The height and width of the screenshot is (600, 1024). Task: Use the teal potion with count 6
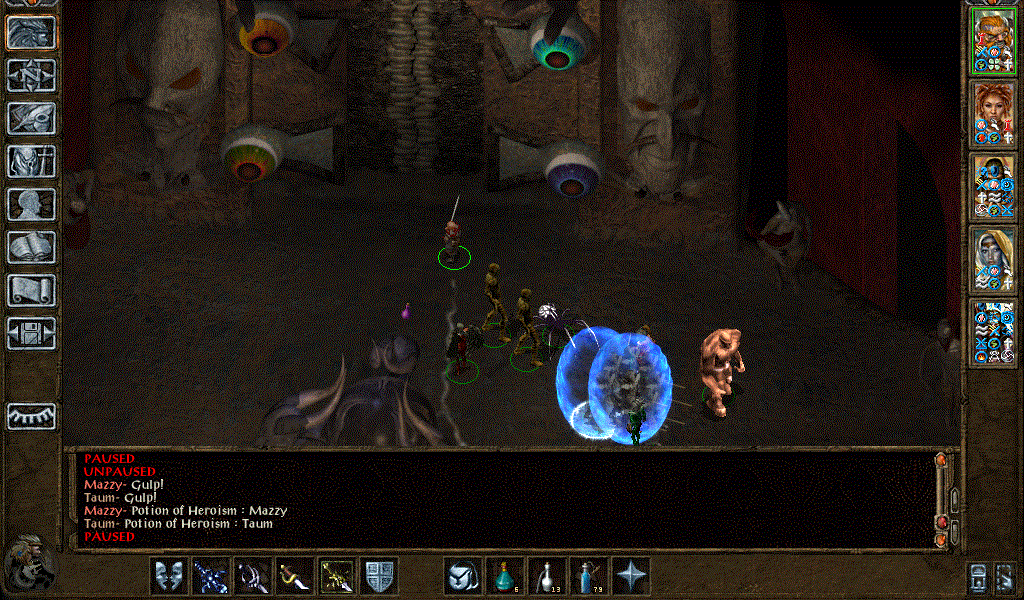[505, 576]
